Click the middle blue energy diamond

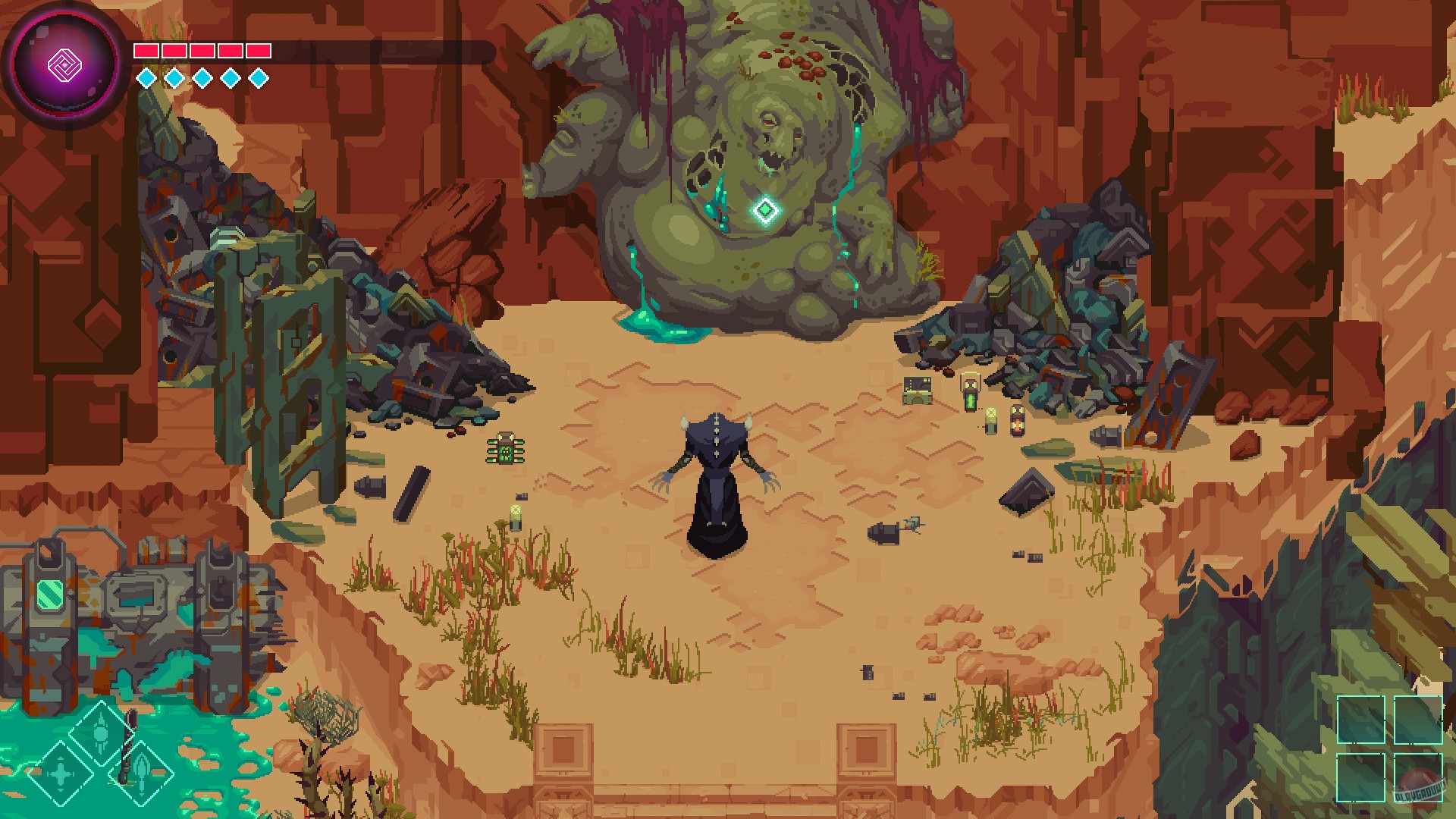202,76
